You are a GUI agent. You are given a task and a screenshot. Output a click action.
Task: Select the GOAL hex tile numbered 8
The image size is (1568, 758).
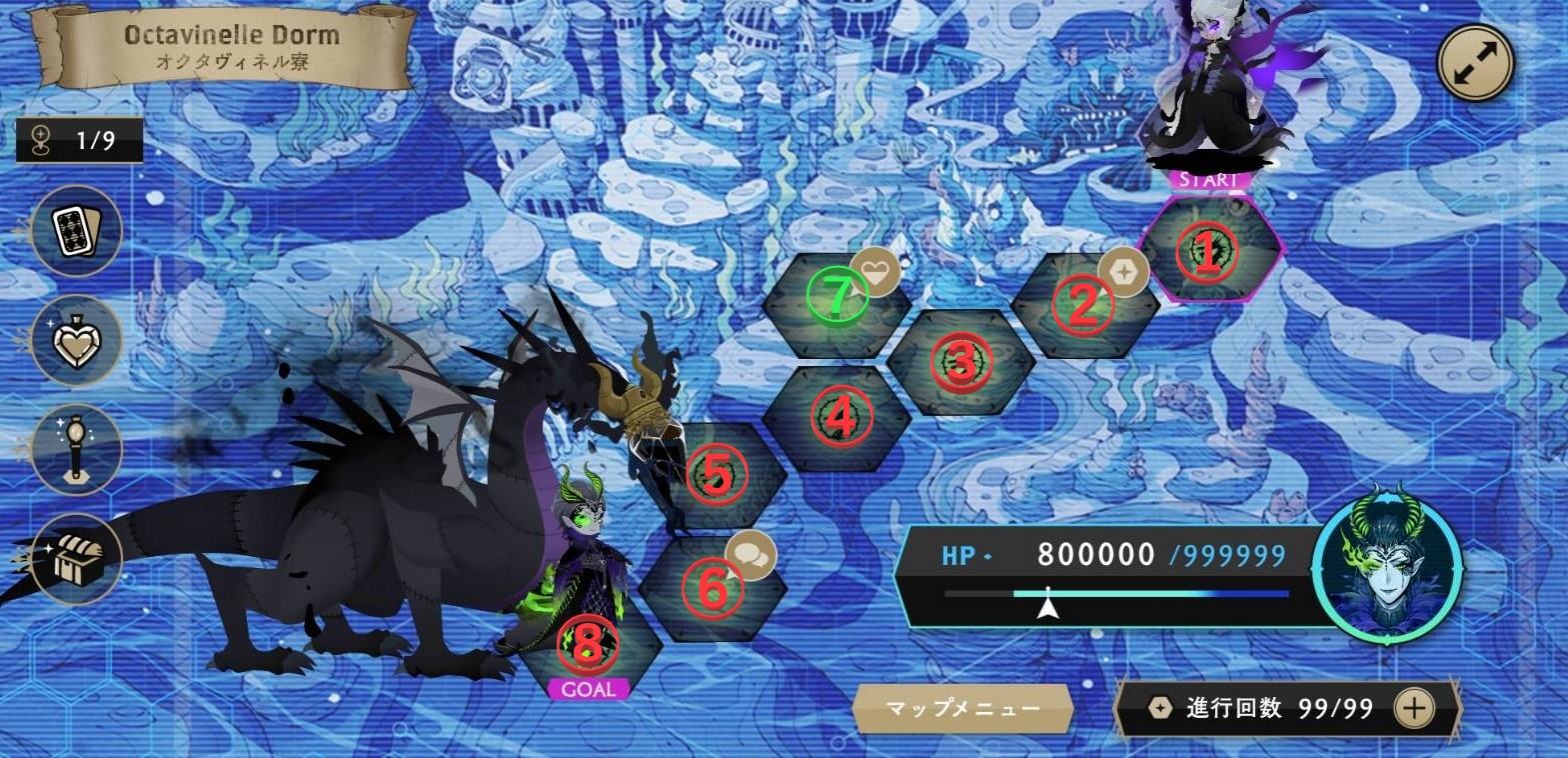588,643
